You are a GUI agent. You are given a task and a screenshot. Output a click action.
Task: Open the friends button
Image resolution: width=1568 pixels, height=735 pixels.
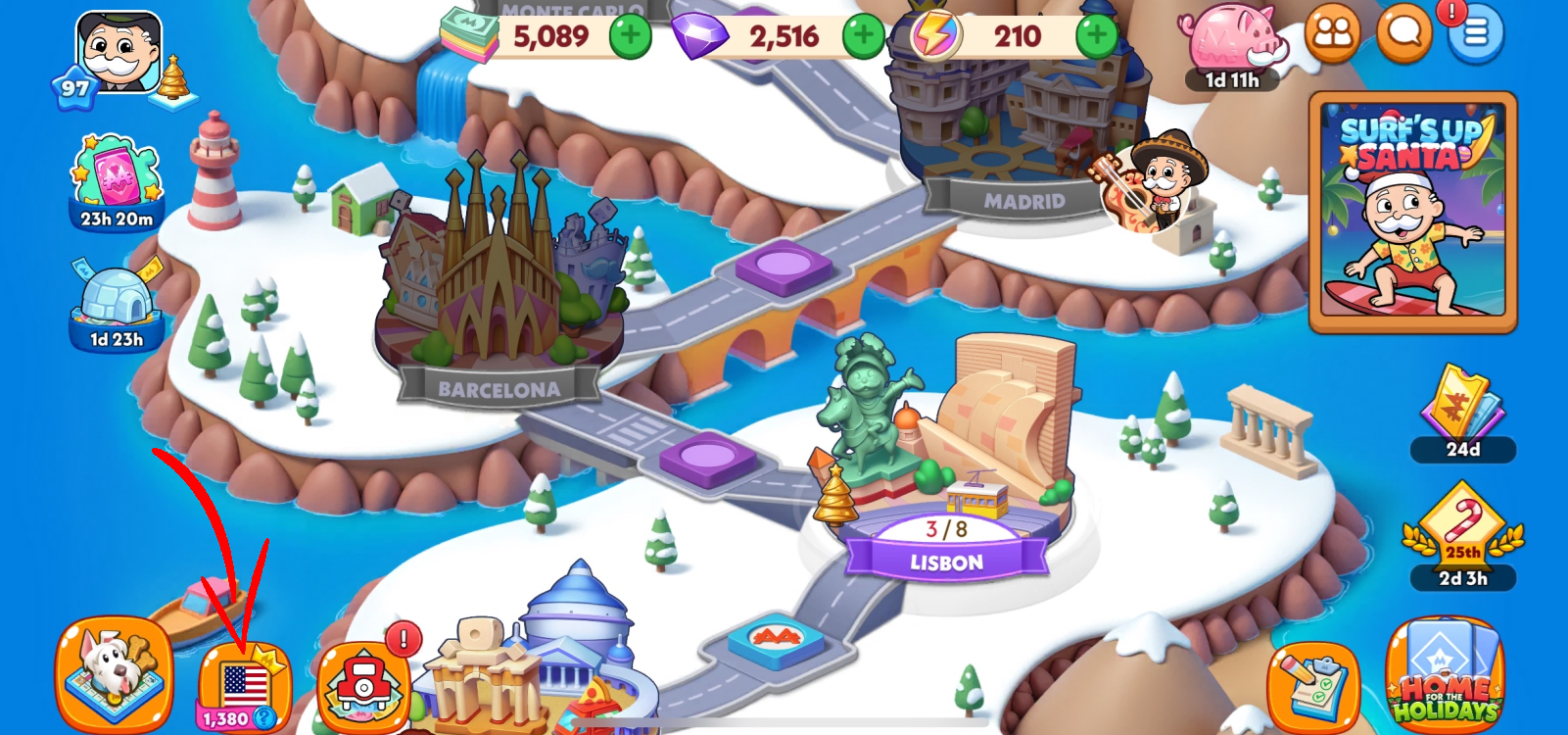pos(1332,33)
